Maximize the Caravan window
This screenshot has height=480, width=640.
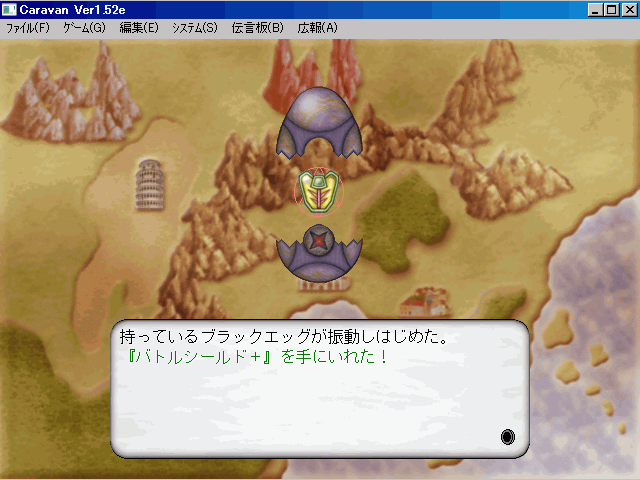pyautogui.click(x=612, y=10)
